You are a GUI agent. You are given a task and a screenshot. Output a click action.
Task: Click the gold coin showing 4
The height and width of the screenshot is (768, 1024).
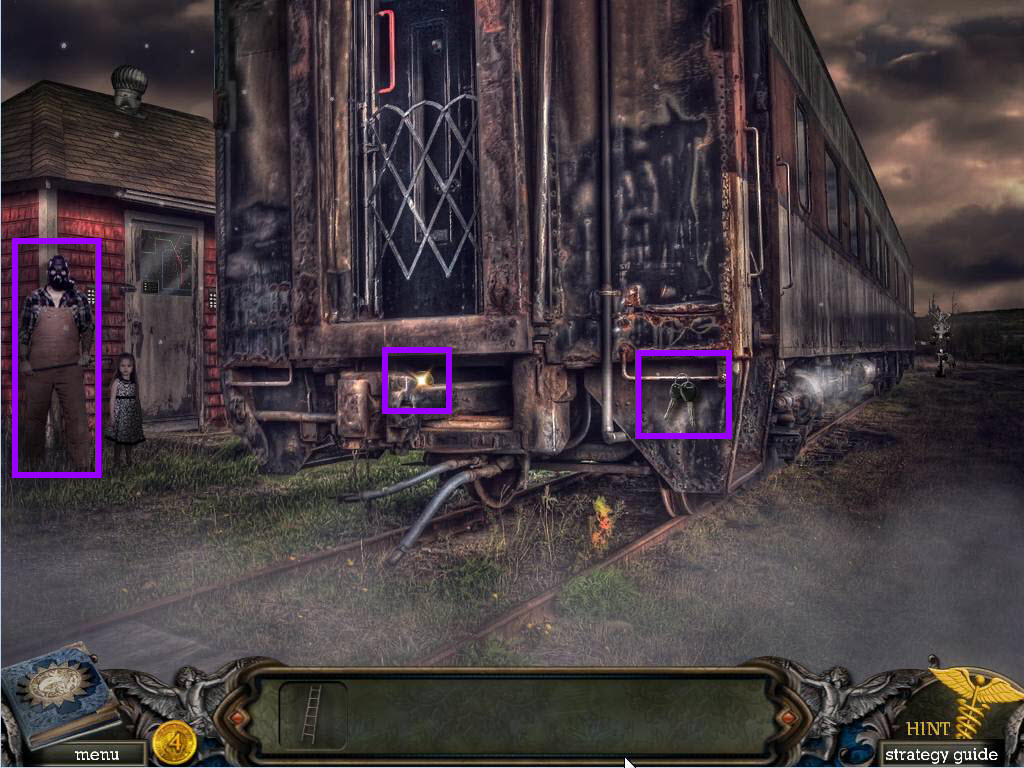175,744
